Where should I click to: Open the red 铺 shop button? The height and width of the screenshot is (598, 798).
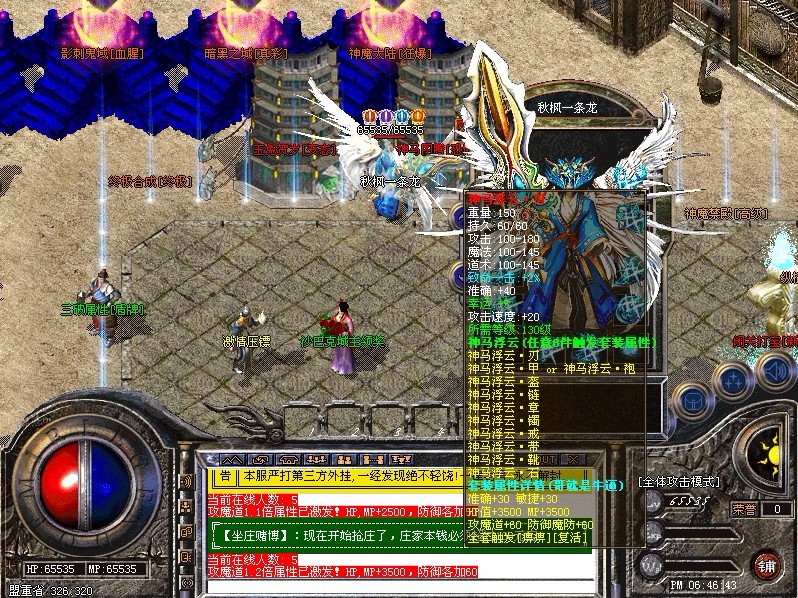click(x=767, y=564)
